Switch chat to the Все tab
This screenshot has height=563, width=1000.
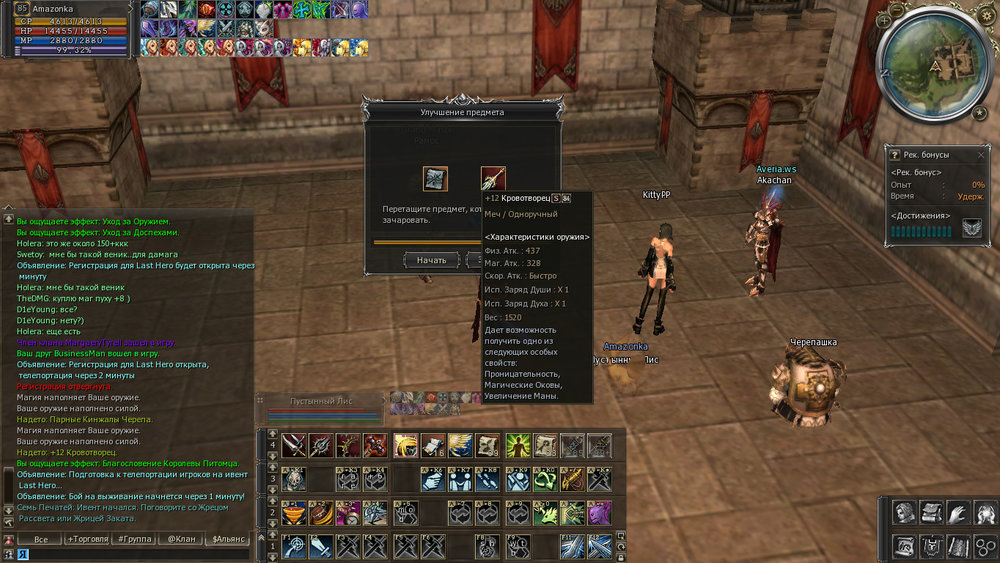[x=40, y=539]
